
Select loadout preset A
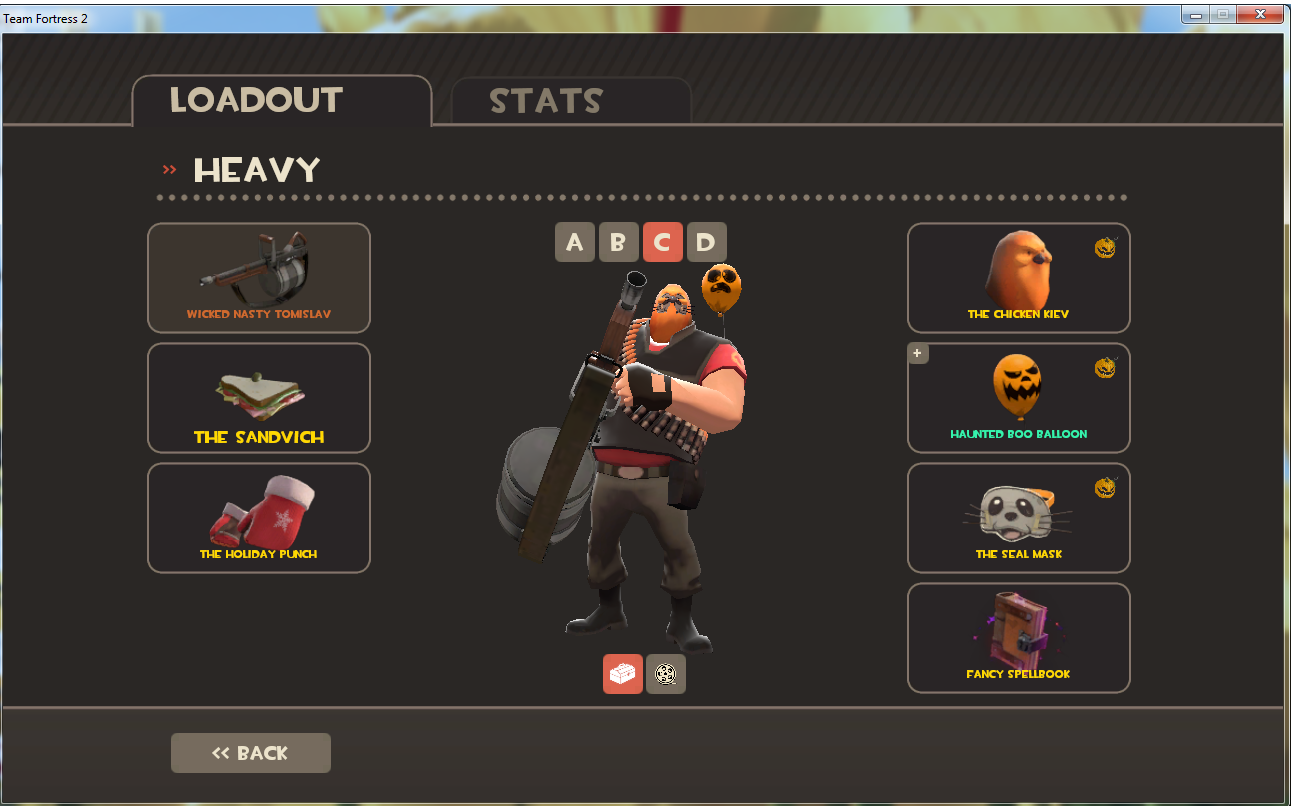tap(574, 241)
